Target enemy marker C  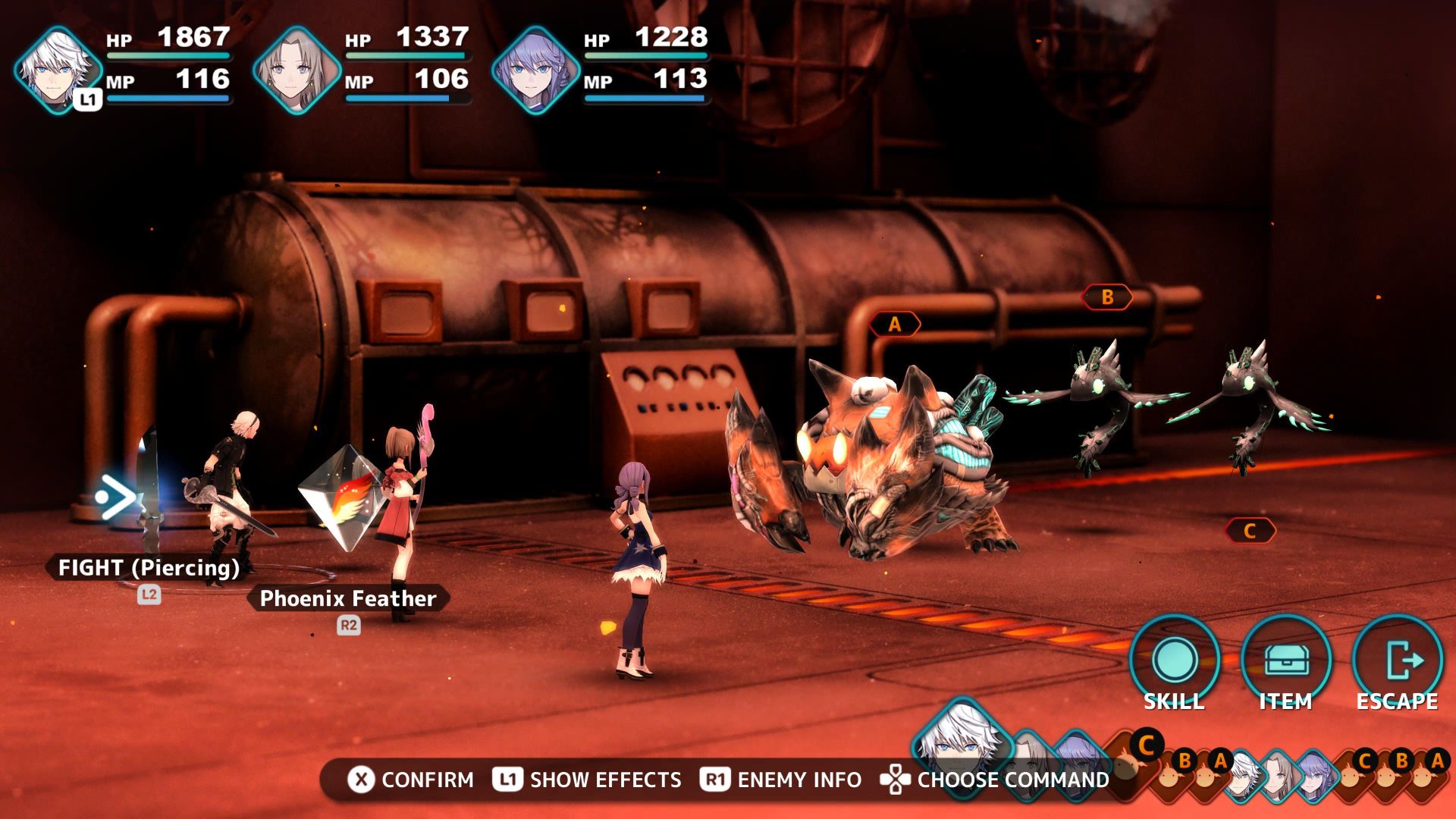[x=1250, y=531]
